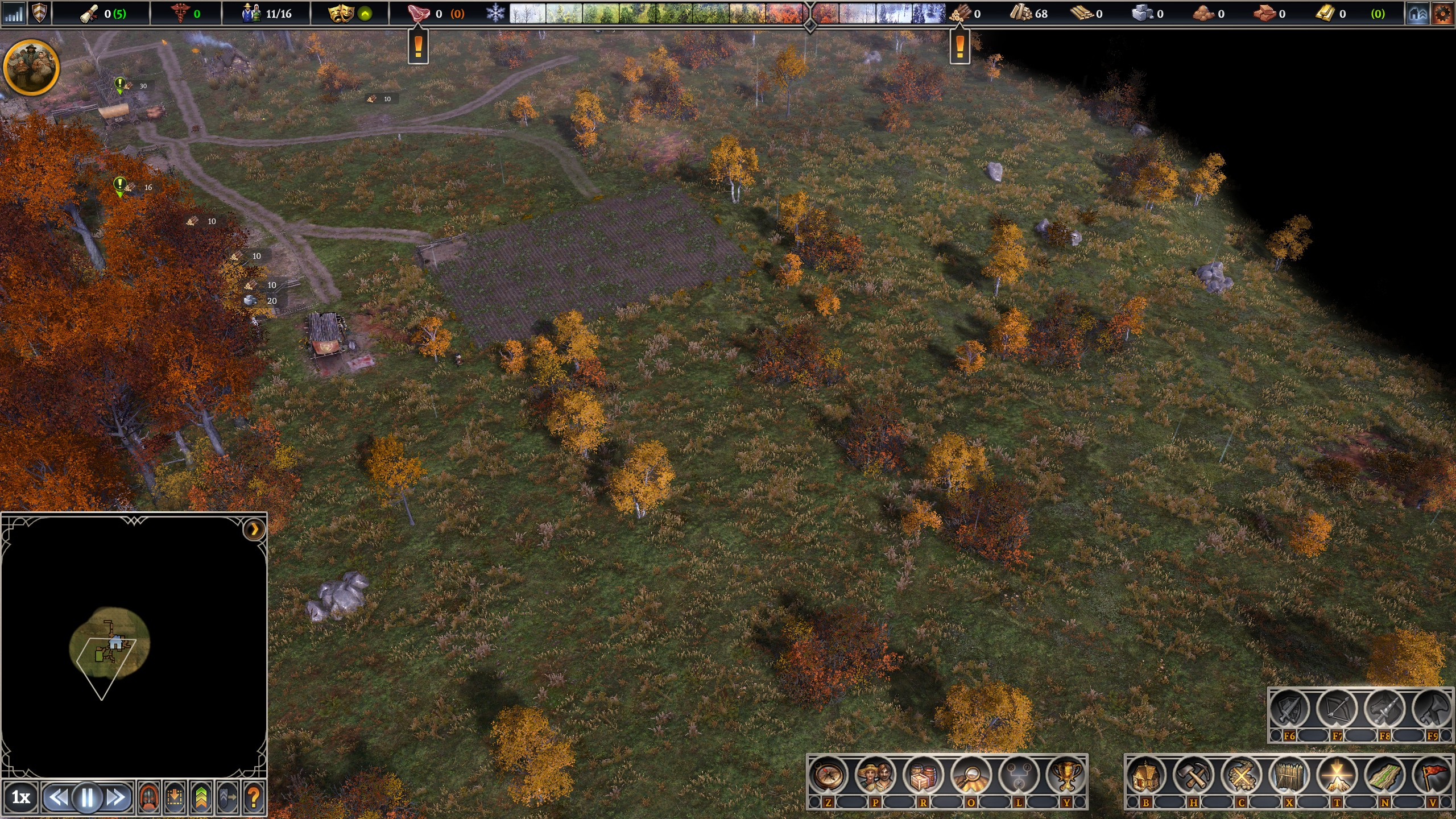This screenshot has width=1456, height=819.
Task: Select the bow archer unit group
Action: click(x=1337, y=709)
